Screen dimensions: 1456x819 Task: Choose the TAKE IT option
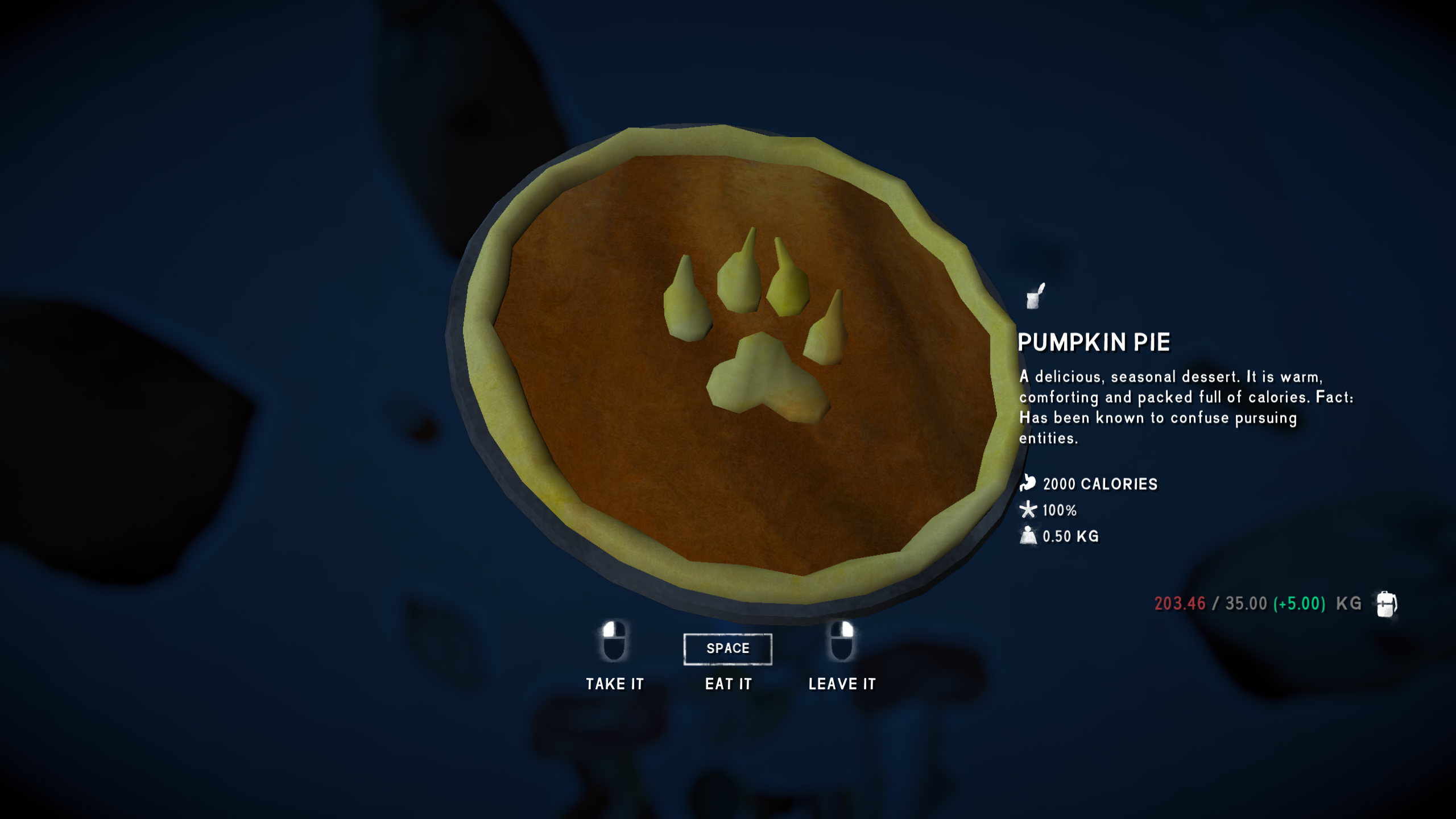[x=614, y=683]
